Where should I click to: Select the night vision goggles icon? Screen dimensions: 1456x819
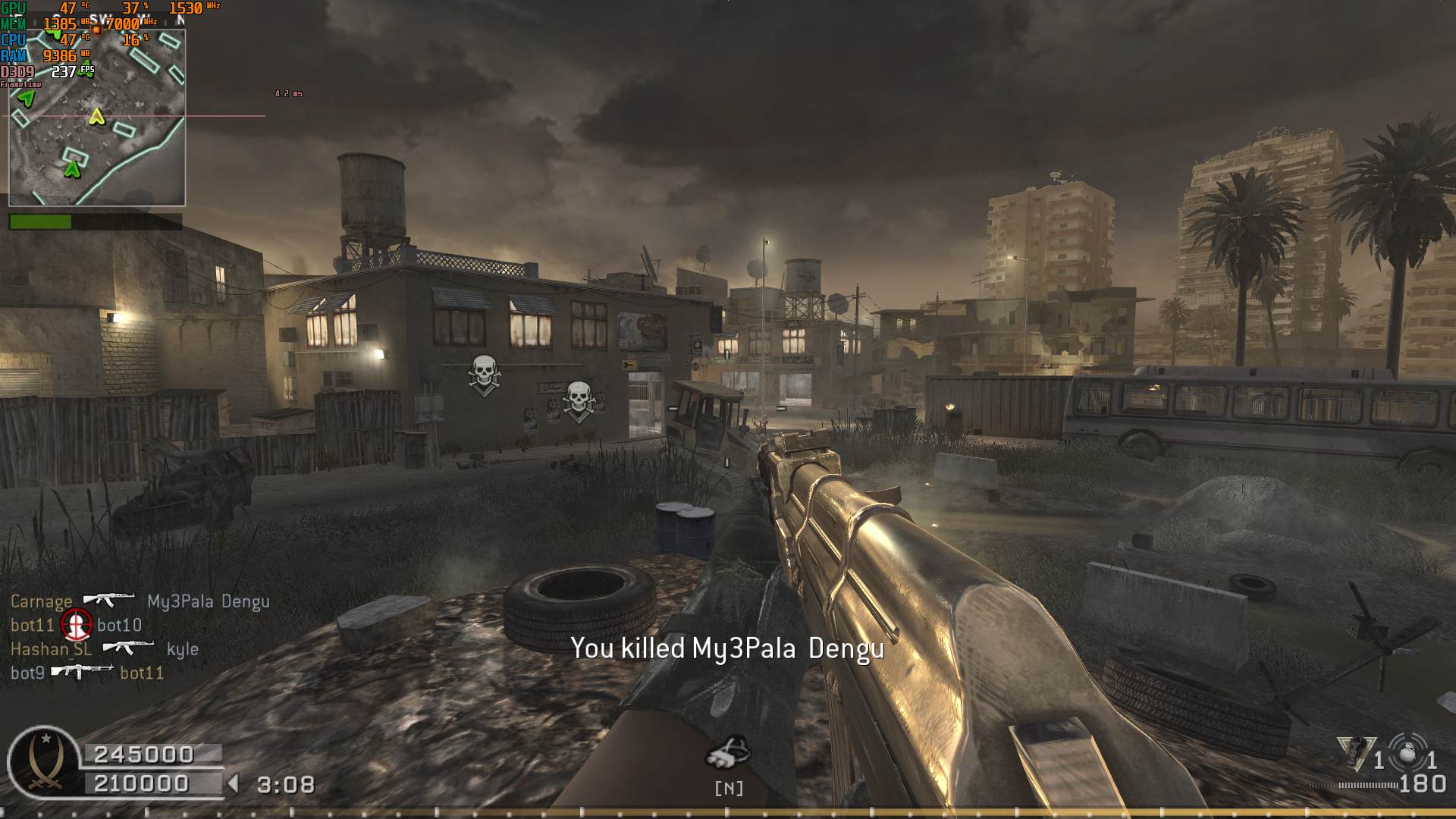(728, 752)
